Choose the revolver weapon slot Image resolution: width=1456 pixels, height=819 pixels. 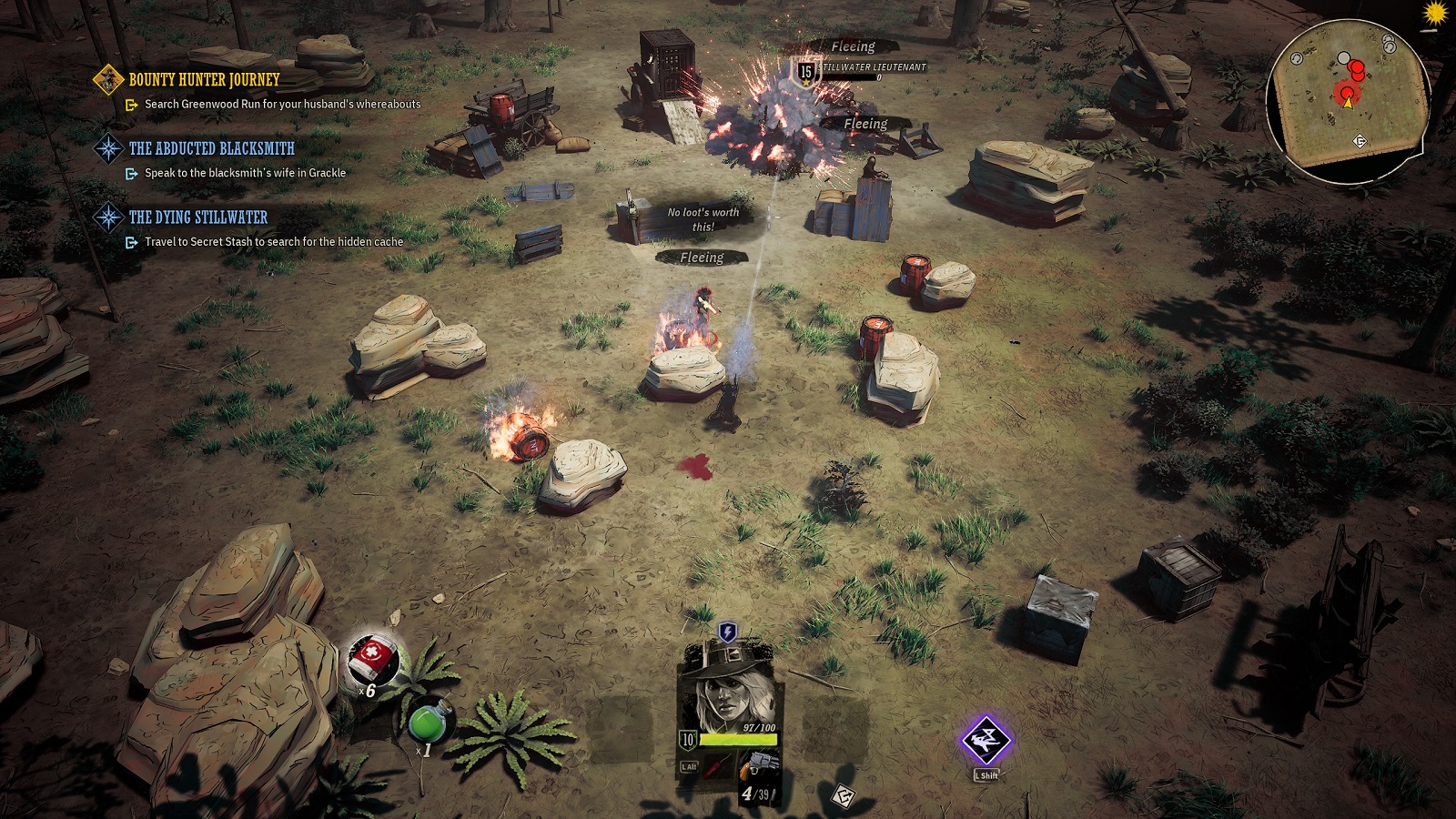tap(757, 766)
